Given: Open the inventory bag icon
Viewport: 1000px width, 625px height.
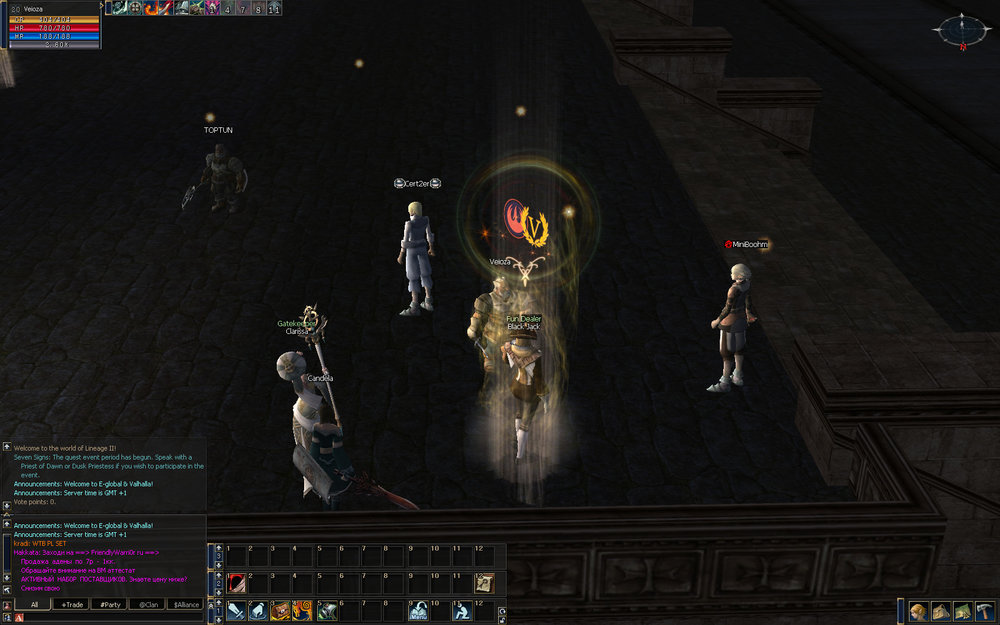Looking at the screenshot, I should click(x=940, y=611).
